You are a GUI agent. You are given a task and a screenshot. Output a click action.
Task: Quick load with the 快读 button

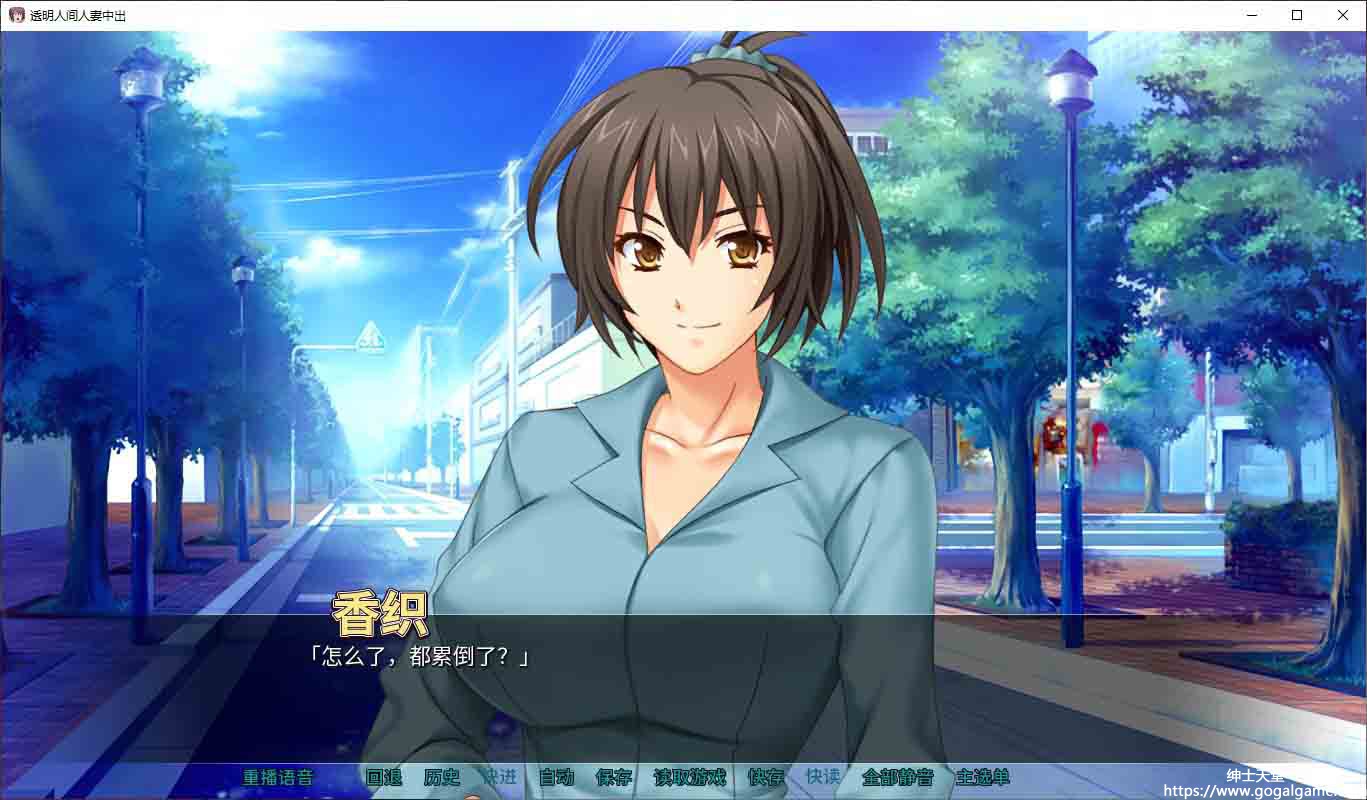823,777
